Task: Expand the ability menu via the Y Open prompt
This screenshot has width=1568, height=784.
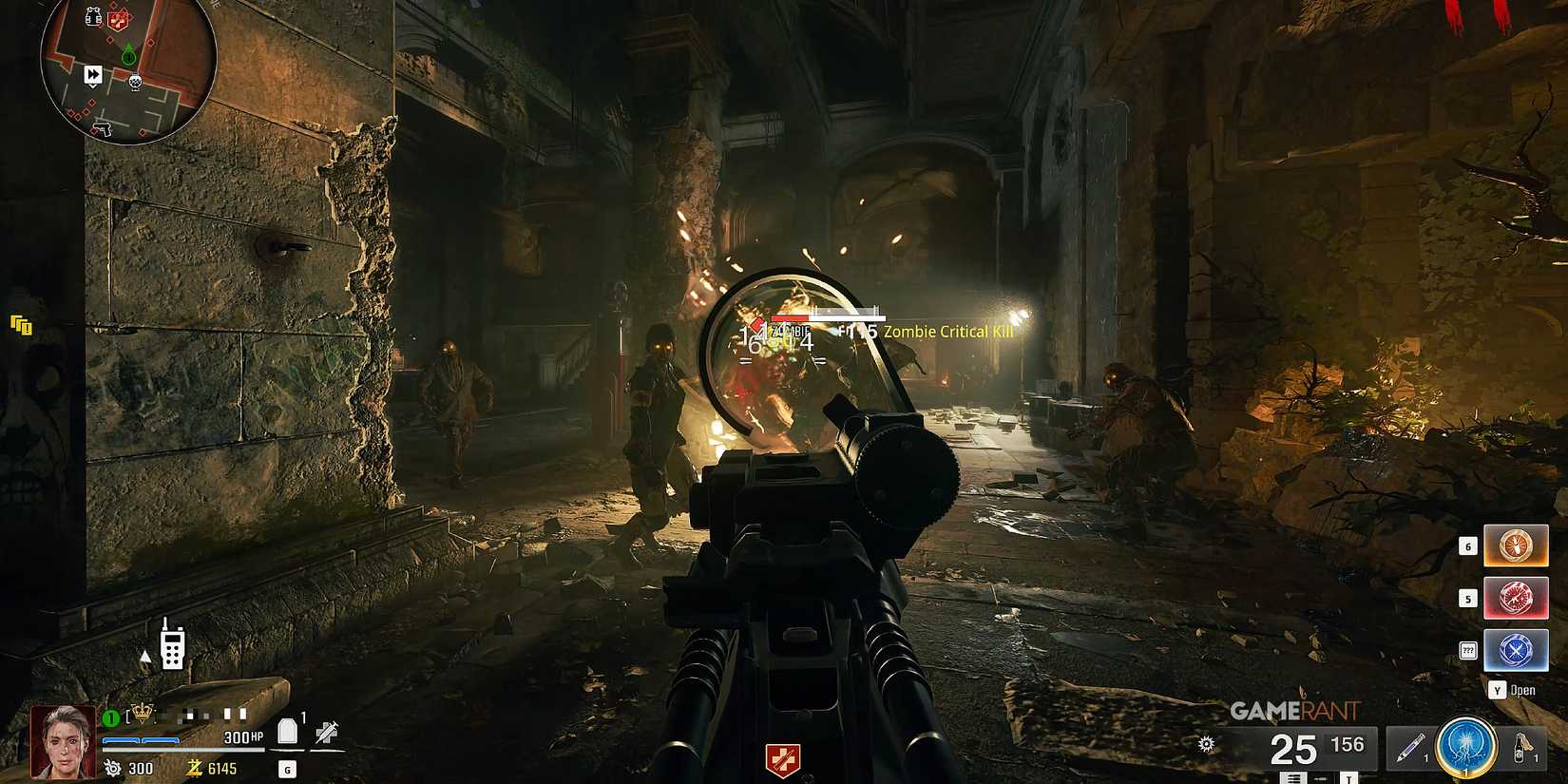Action: (1511, 691)
